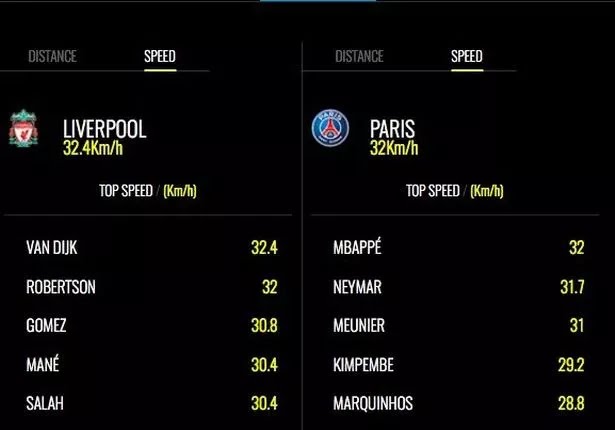This screenshot has width=615, height=430.
Task: Open the Distance tab for Paris
Action: tap(359, 57)
